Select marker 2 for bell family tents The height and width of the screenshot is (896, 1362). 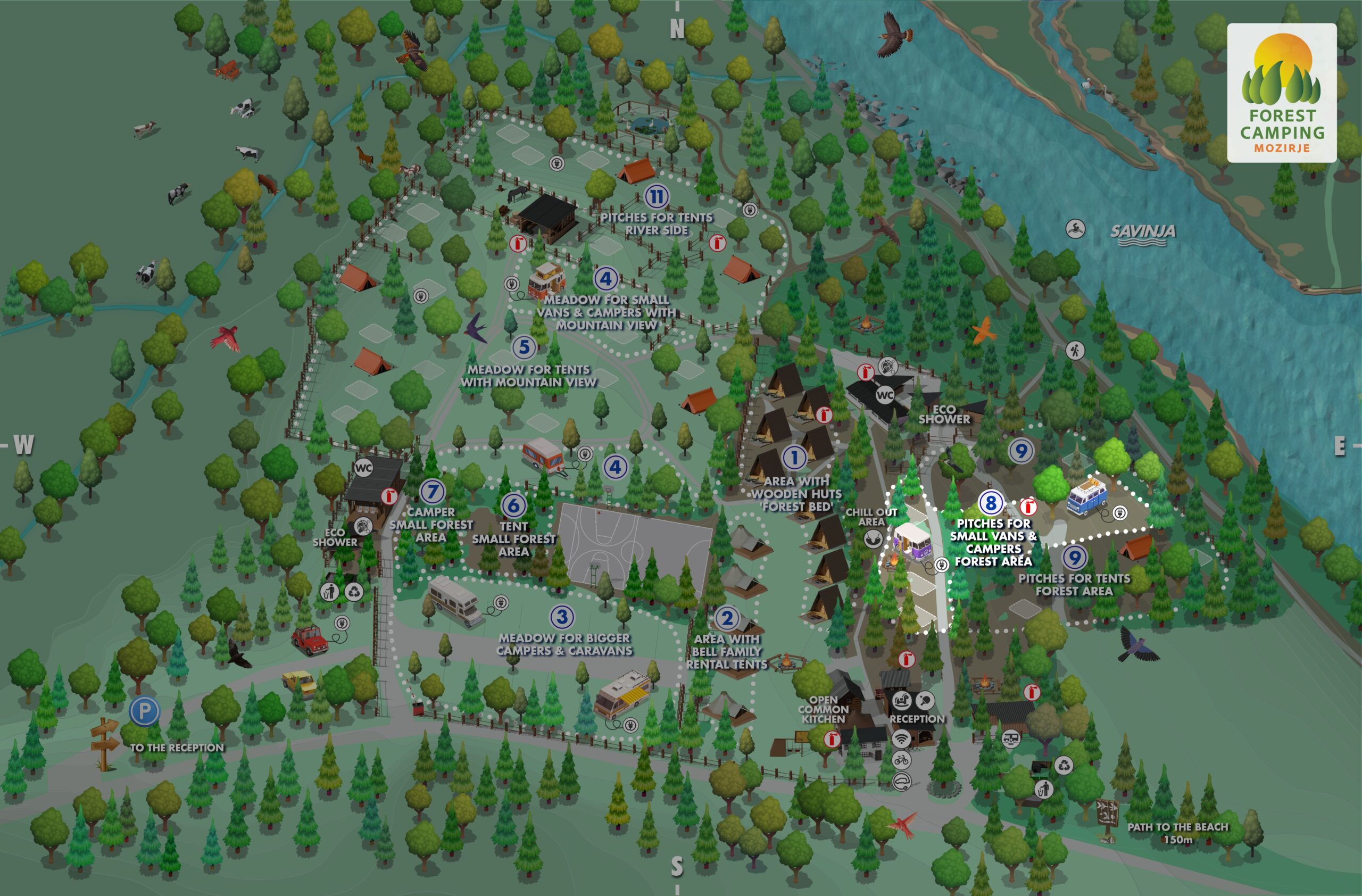pos(727,618)
